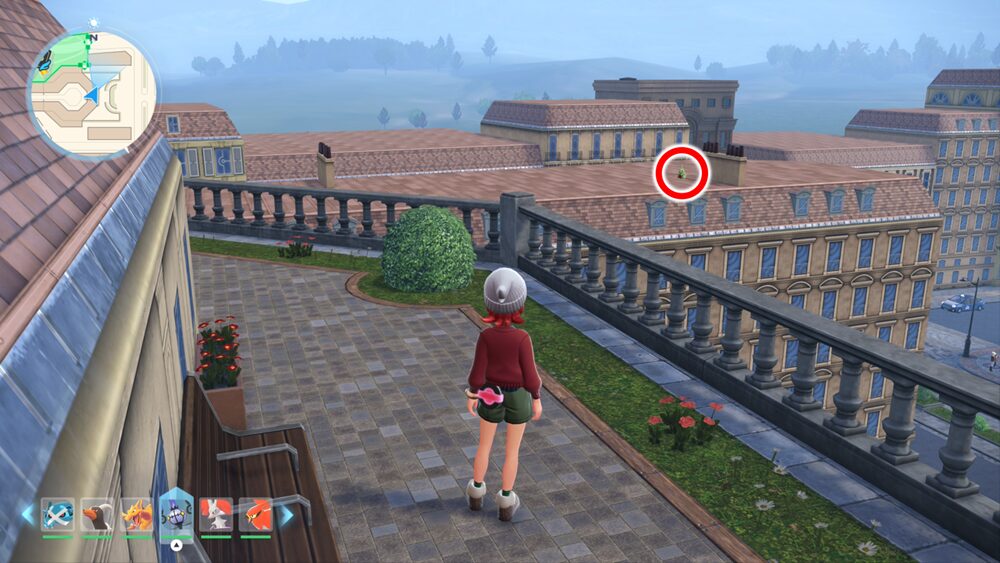The width and height of the screenshot is (1000, 563).
Task: Click the right arrow beside the party bar
Action: point(286,514)
